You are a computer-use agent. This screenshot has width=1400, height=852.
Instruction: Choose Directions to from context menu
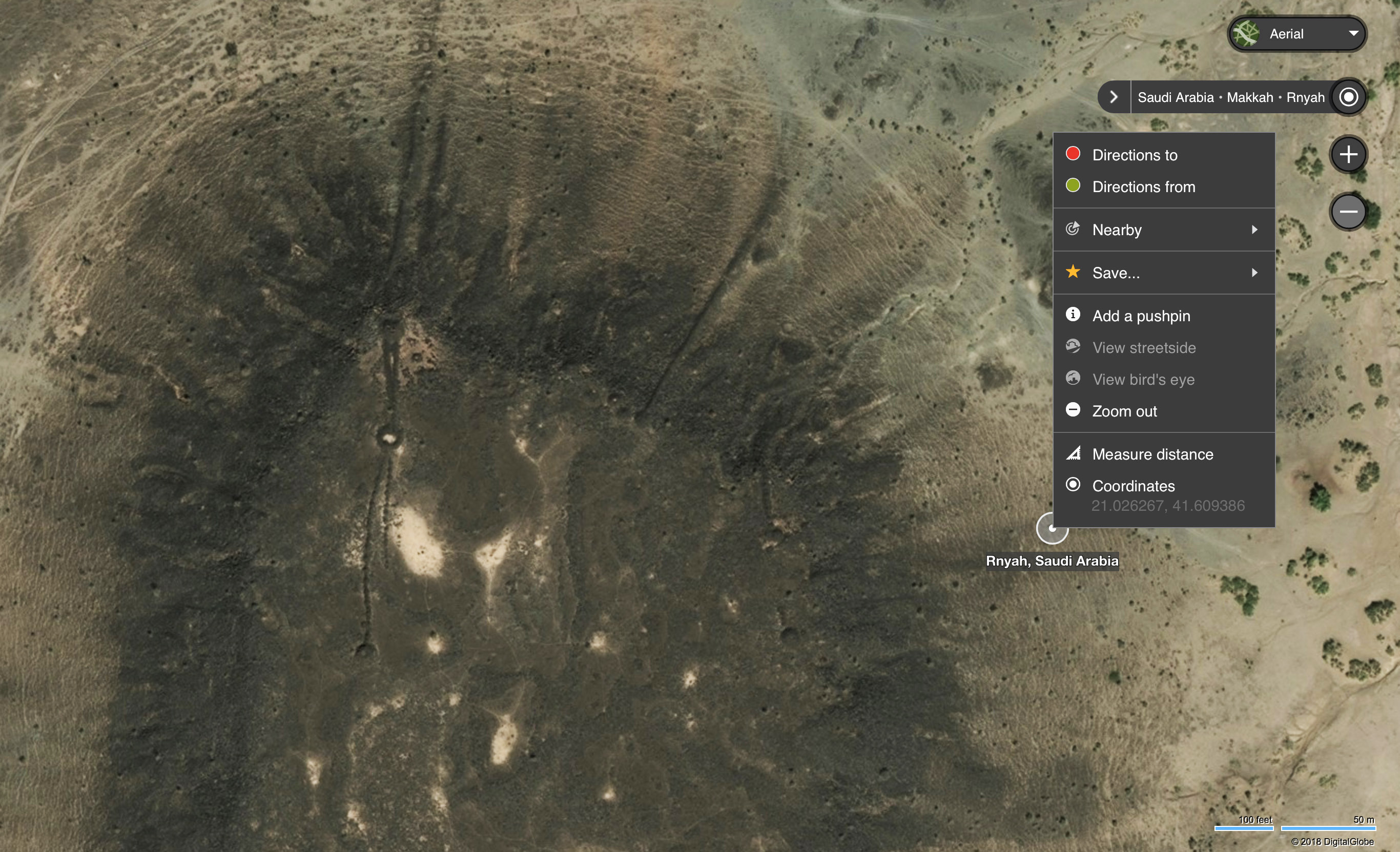1135,155
